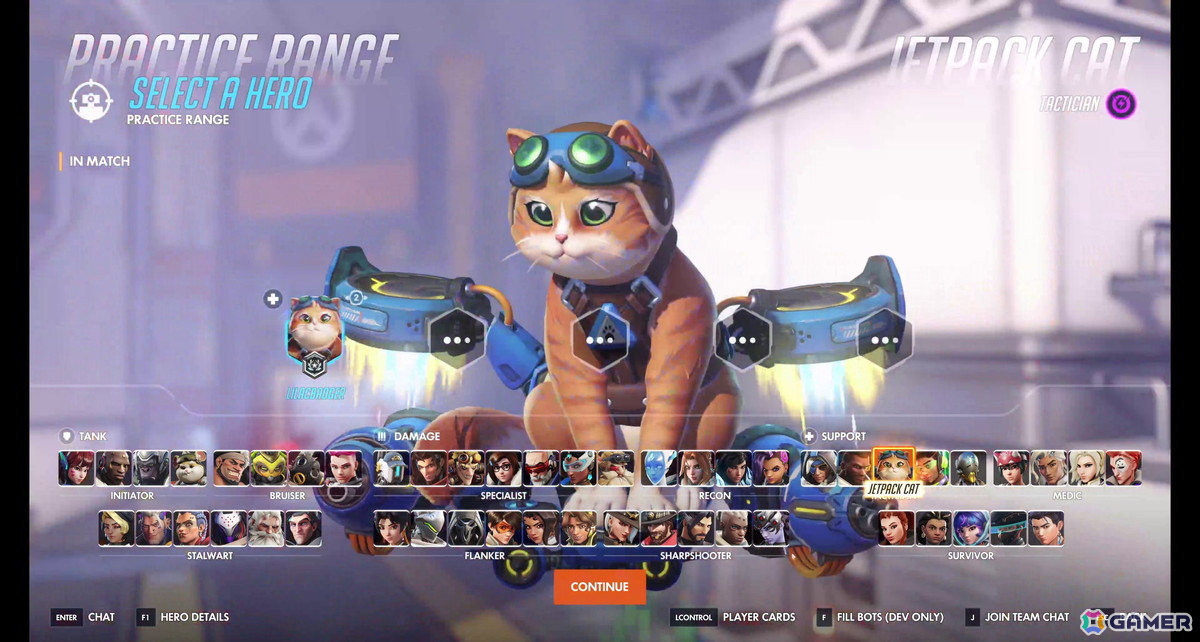Viewport: 1200px width, 642px height.
Task: Pick Reaper's masked portrait
Action: click(x=467, y=528)
